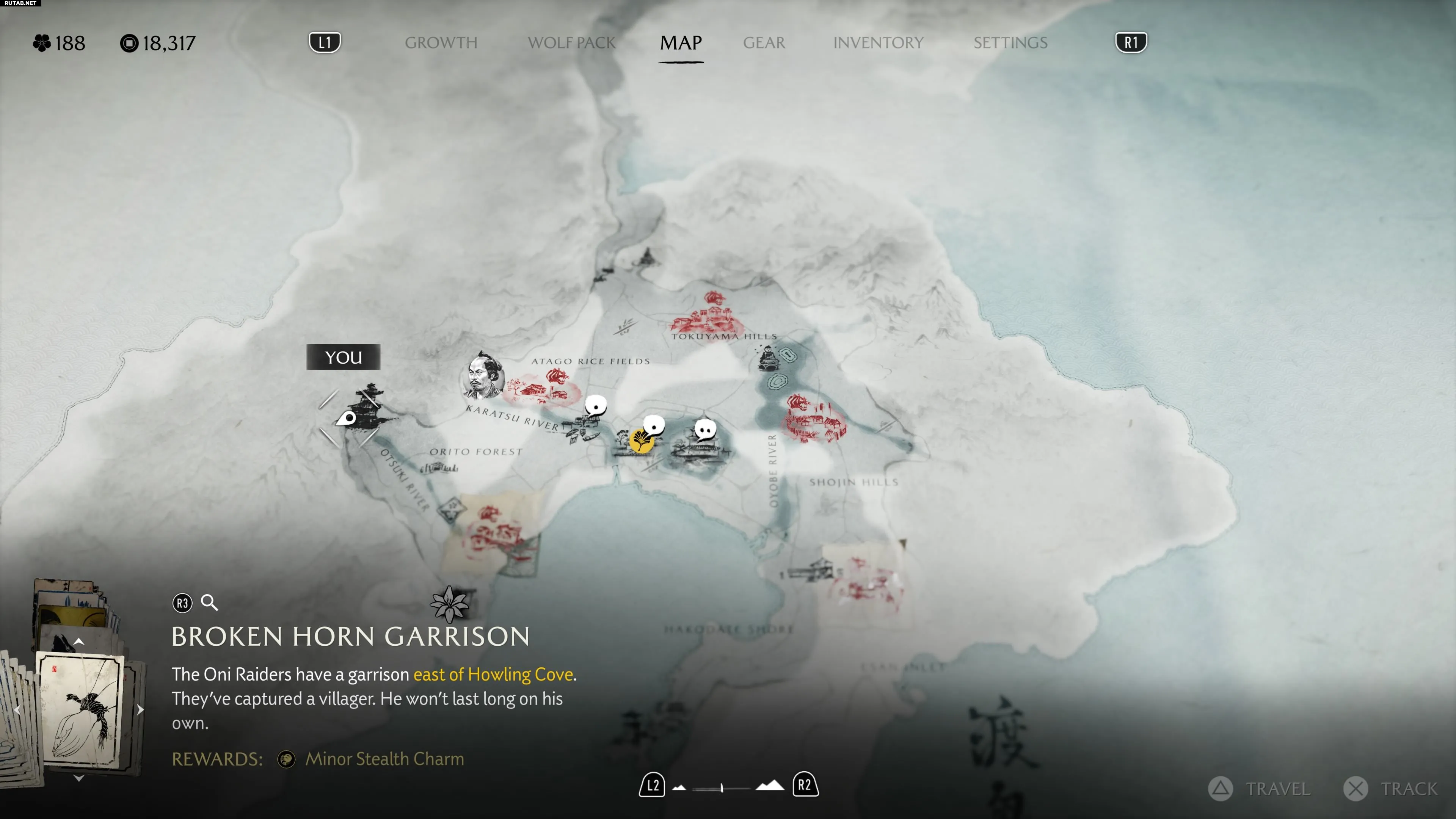Click the speech bubble marker above the castle

[705, 430]
